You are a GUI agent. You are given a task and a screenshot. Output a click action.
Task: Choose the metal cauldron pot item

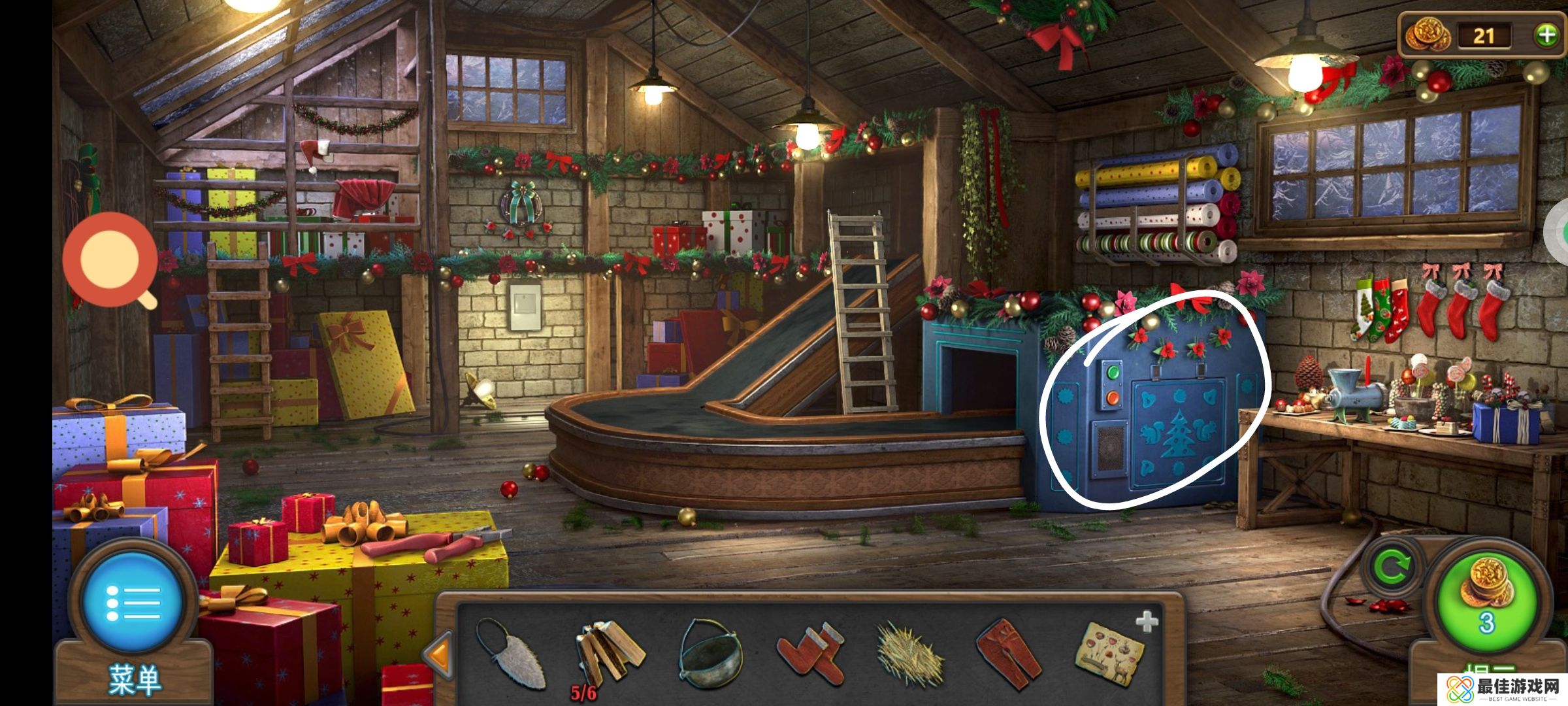(710, 654)
